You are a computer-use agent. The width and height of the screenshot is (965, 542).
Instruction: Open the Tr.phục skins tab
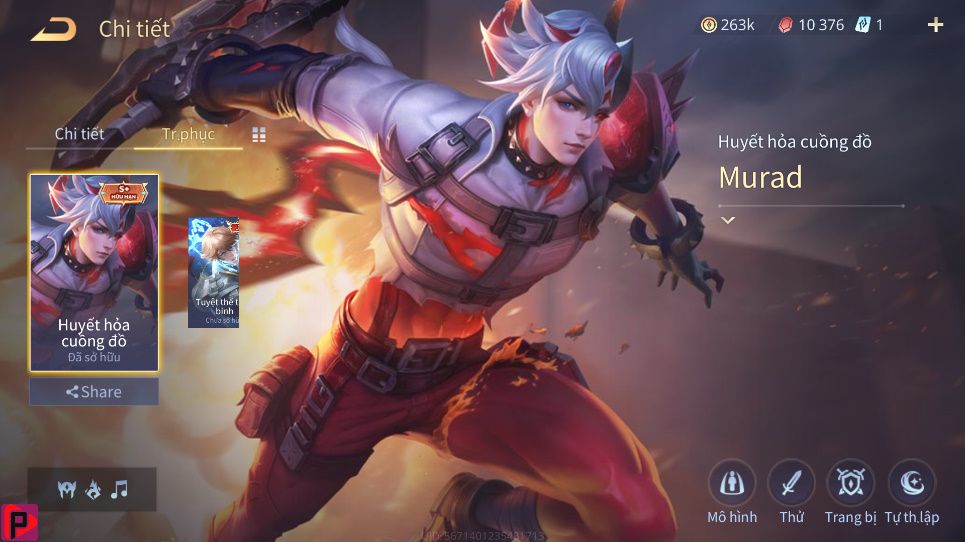coord(188,134)
